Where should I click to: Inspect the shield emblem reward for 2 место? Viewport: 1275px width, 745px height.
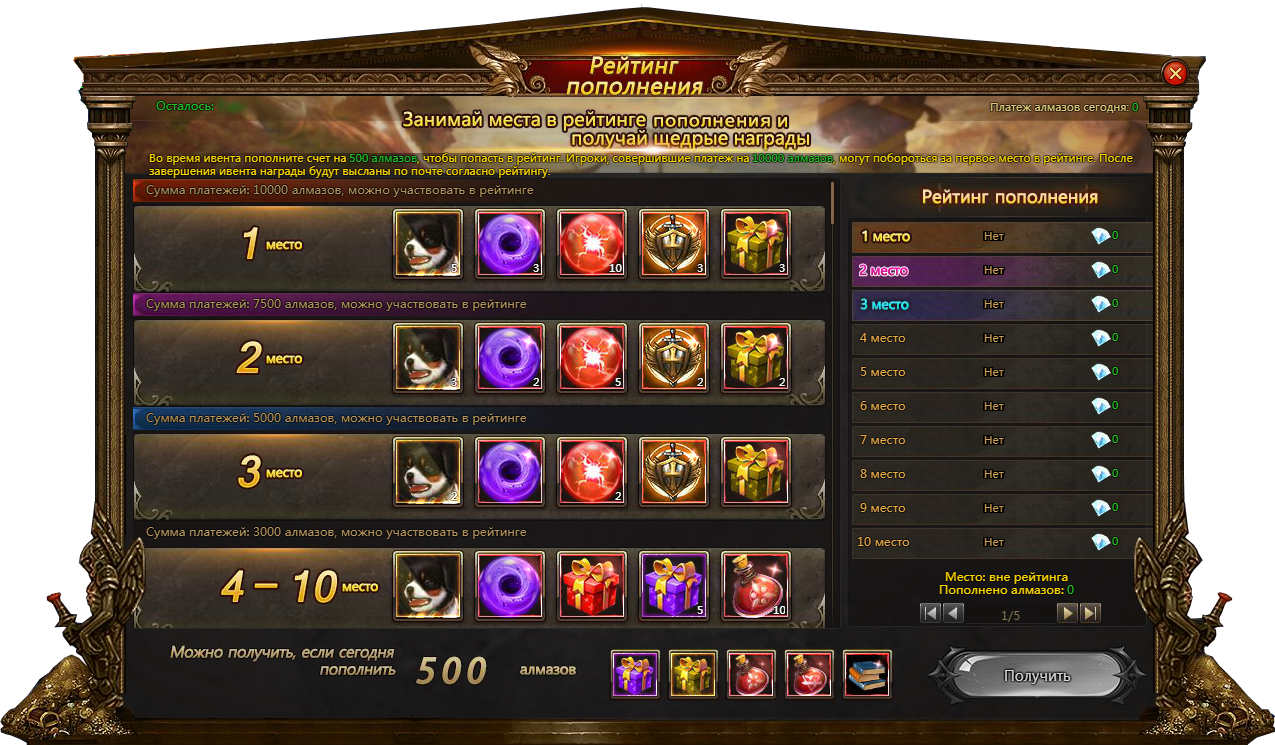click(x=674, y=357)
